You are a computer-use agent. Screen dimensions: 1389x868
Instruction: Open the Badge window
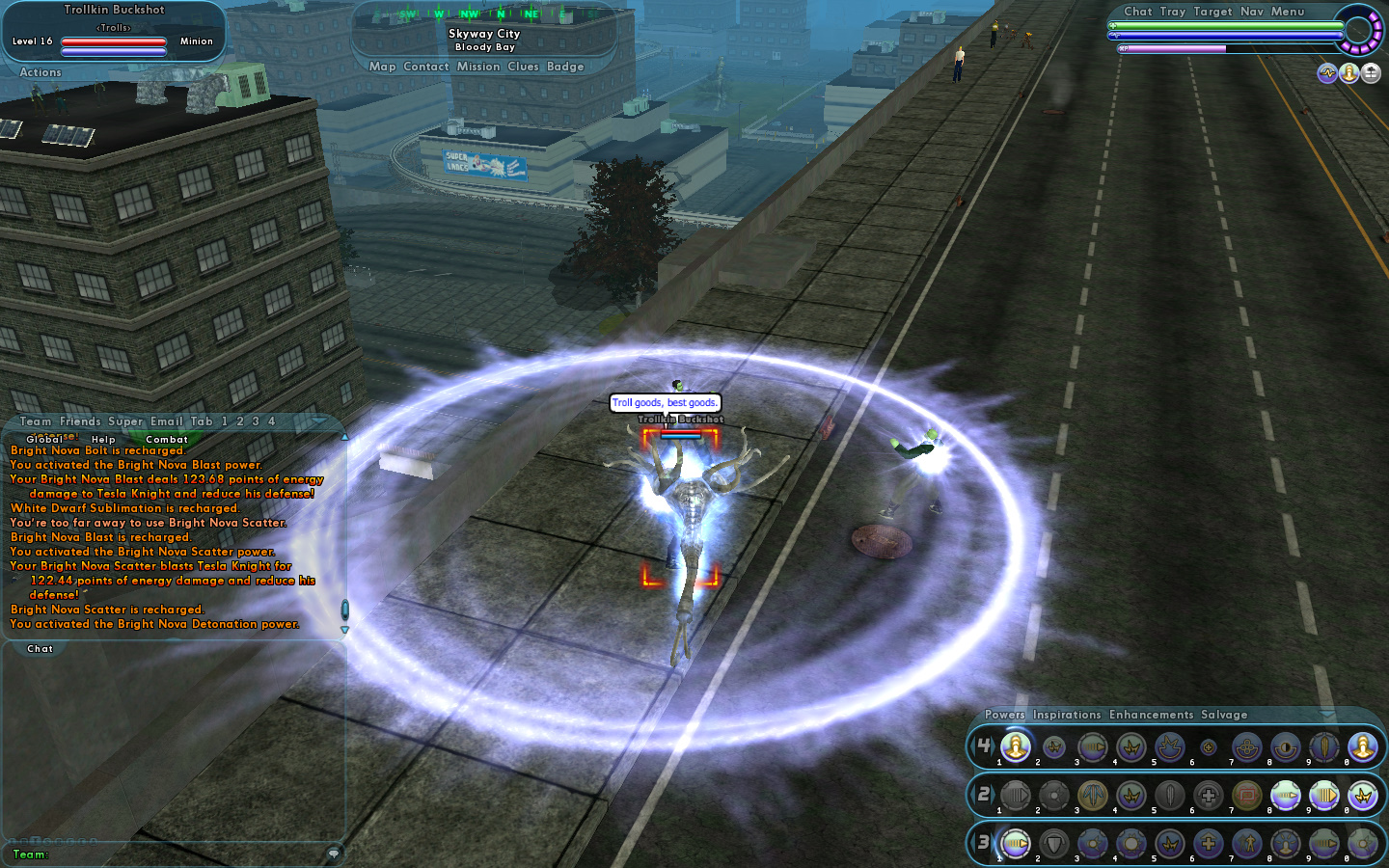pos(565,67)
